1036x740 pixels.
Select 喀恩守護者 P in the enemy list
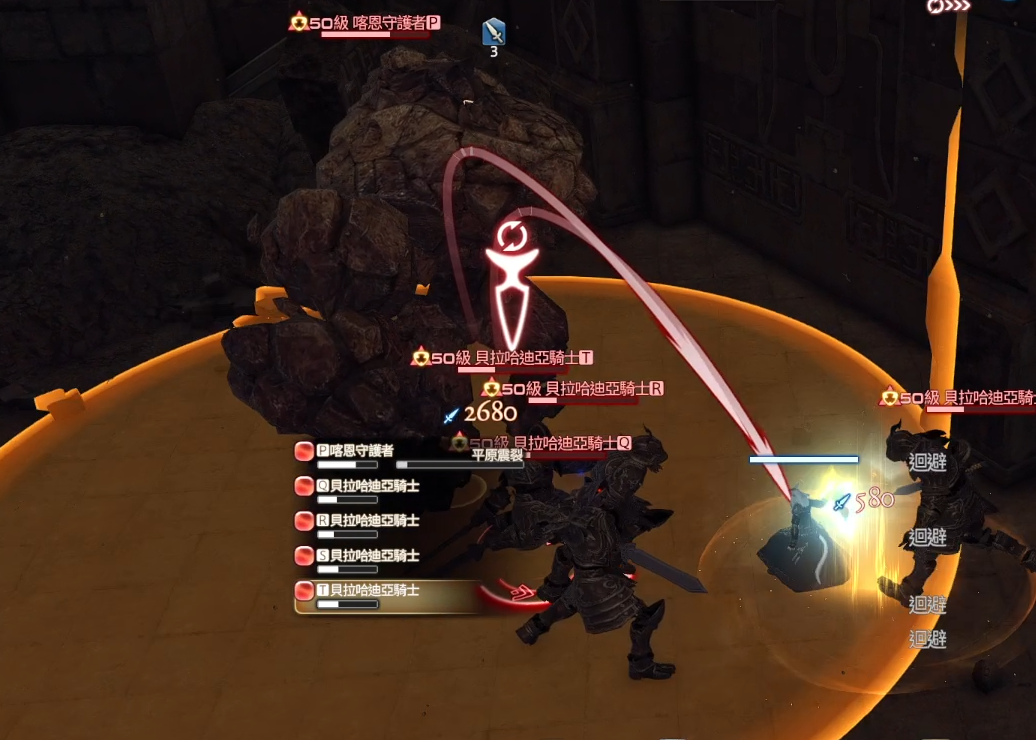pos(355,451)
